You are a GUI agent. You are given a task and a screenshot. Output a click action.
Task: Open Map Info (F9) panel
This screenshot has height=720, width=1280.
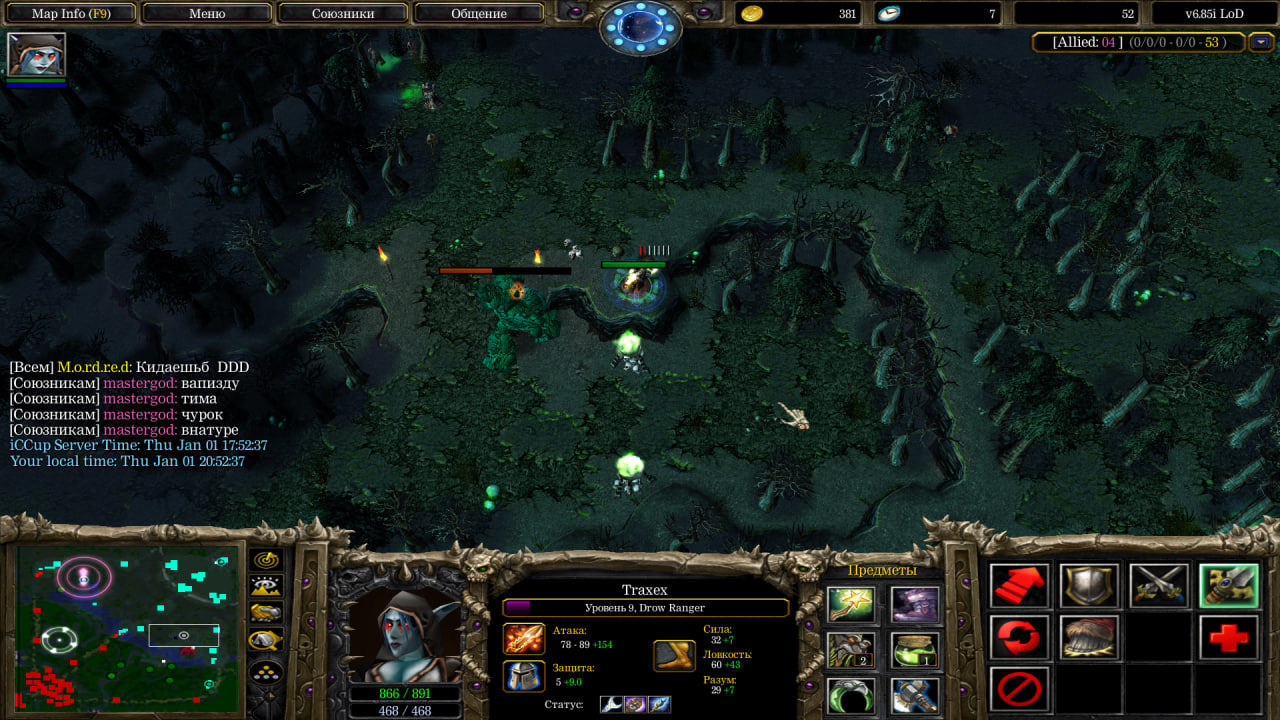point(68,13)
